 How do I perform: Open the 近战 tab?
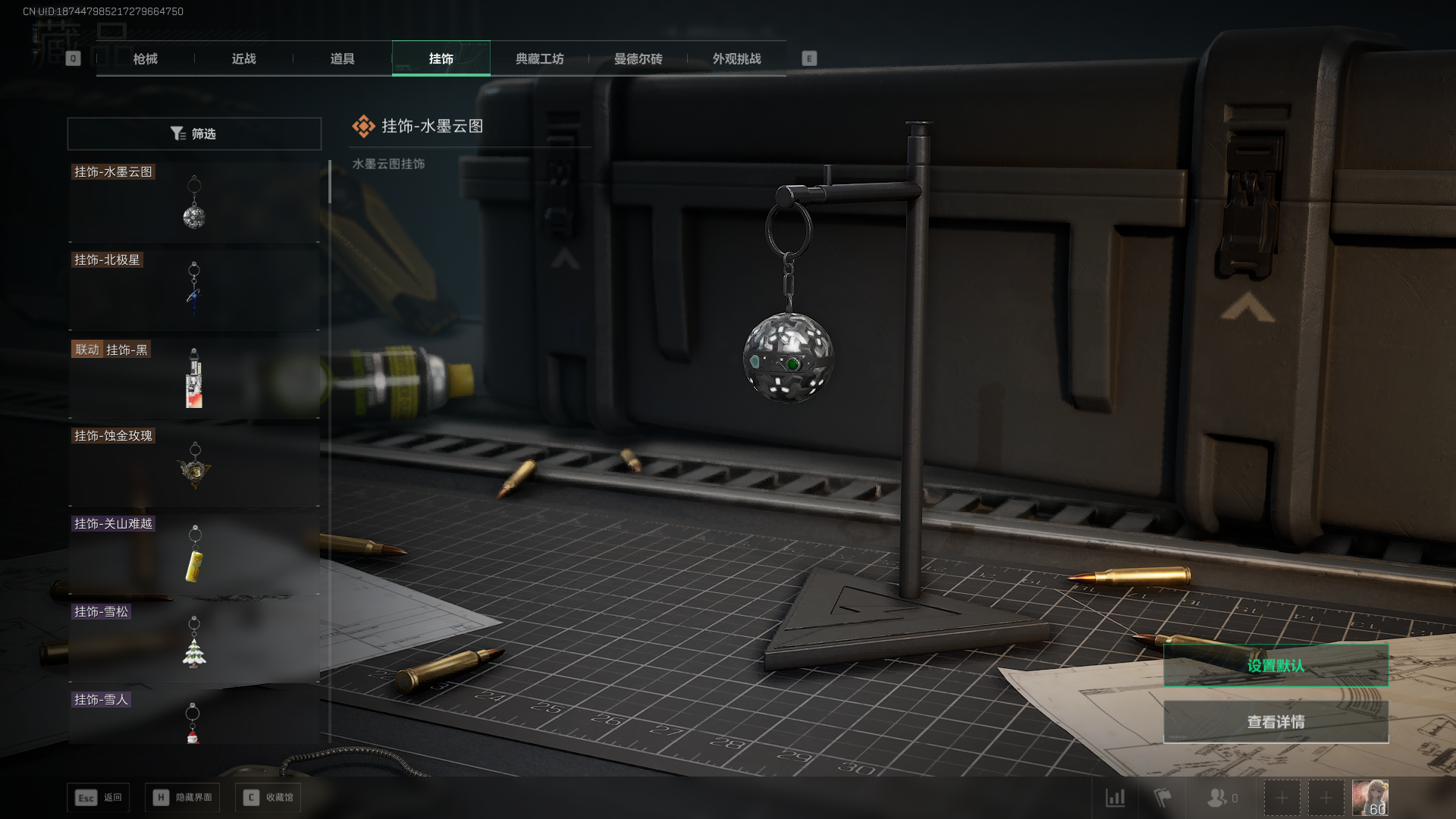[x=243, y=58]
